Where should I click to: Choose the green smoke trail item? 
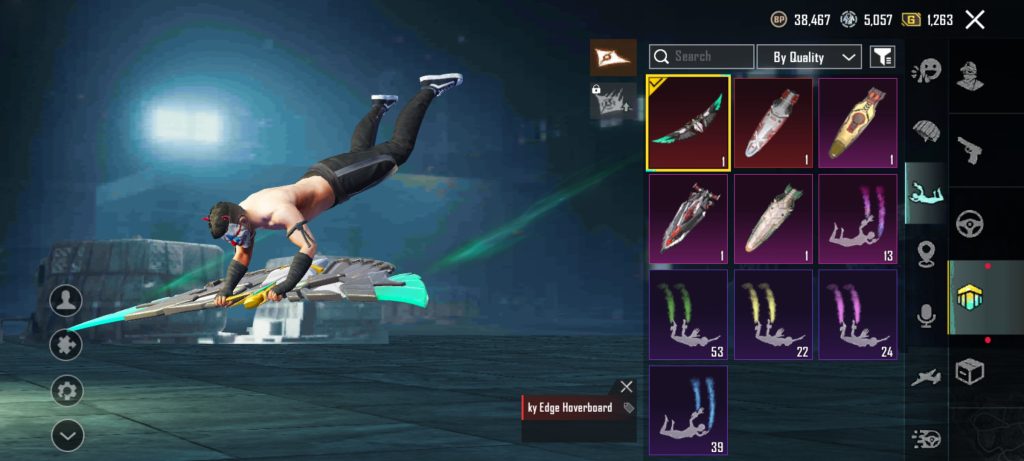pos(687,314)
